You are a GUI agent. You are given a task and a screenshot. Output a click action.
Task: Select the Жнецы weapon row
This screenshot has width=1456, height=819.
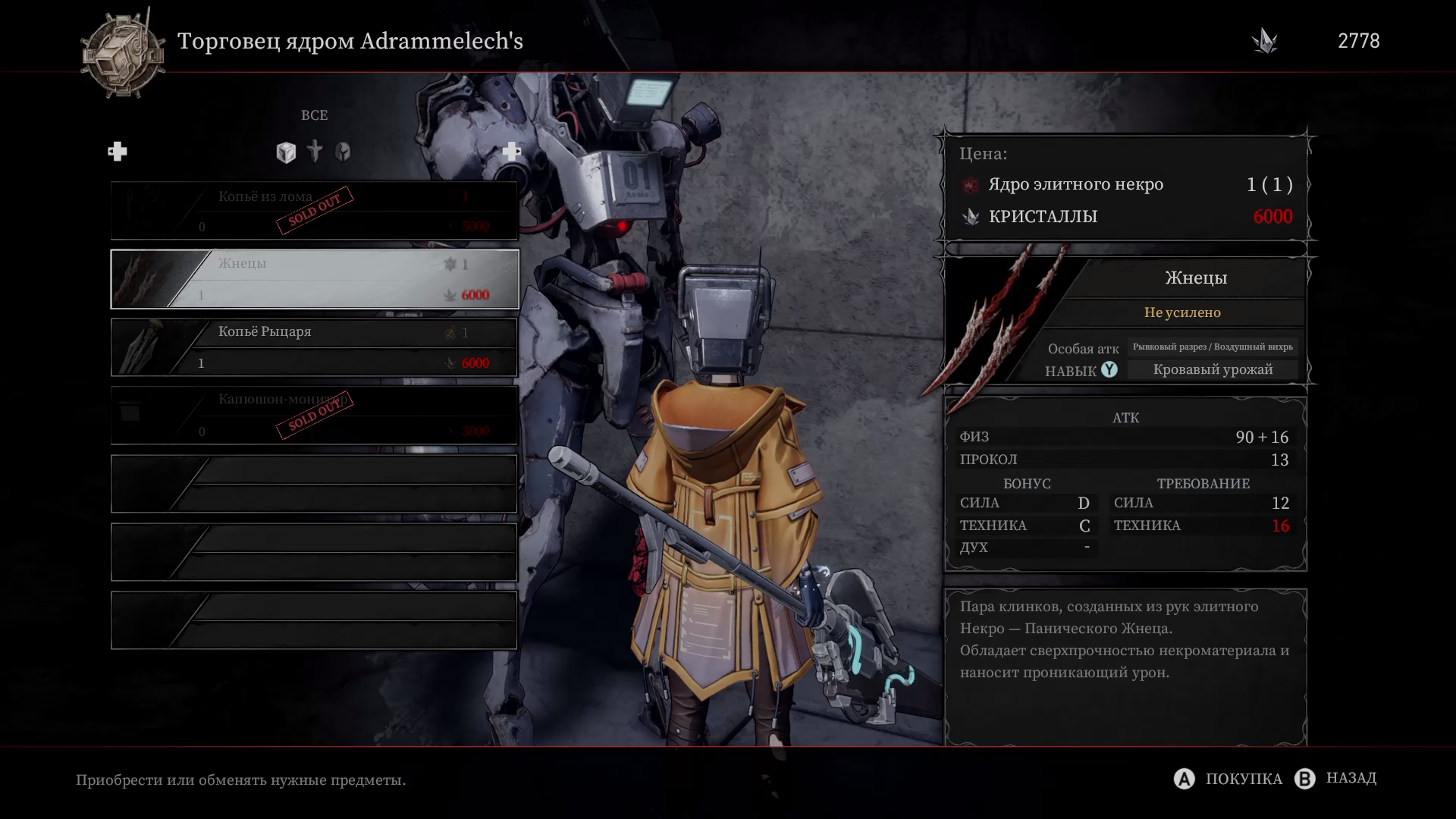(315, 279)
